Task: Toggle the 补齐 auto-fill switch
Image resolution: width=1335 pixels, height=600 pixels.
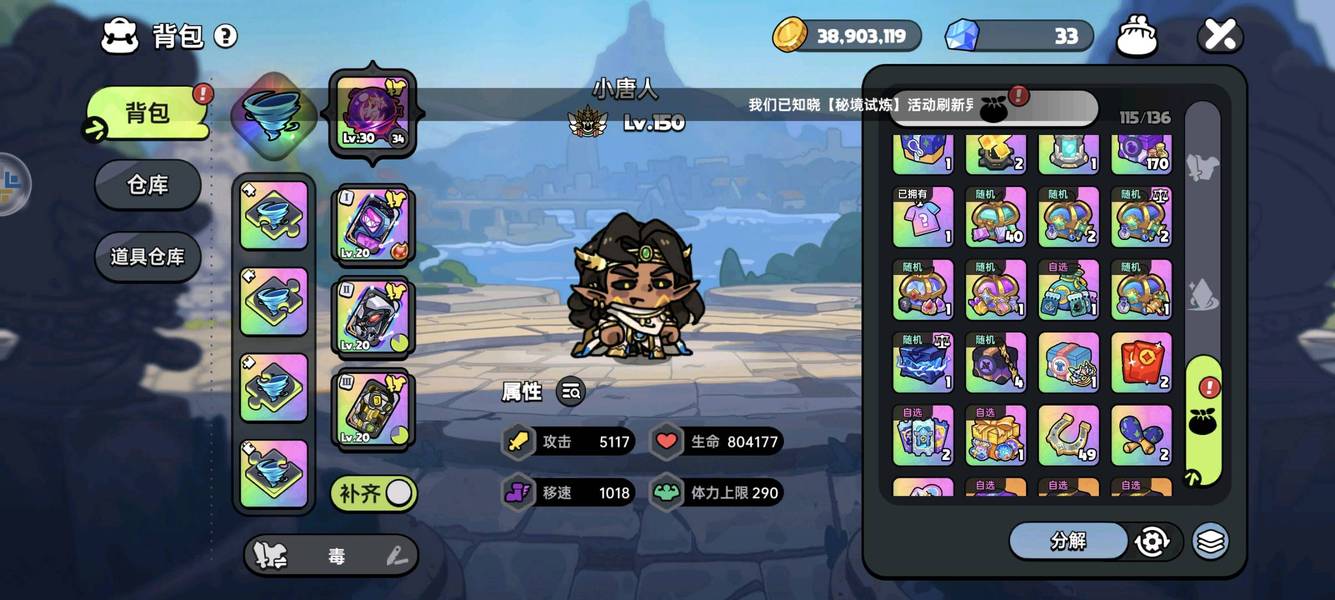Action: 398,493
